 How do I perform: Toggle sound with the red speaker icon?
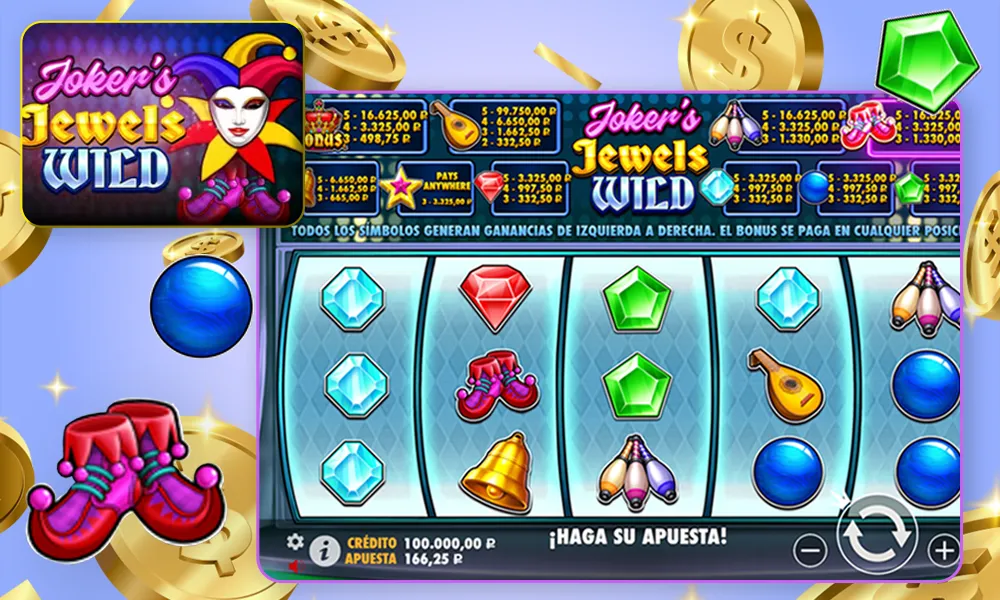[293, 564]
